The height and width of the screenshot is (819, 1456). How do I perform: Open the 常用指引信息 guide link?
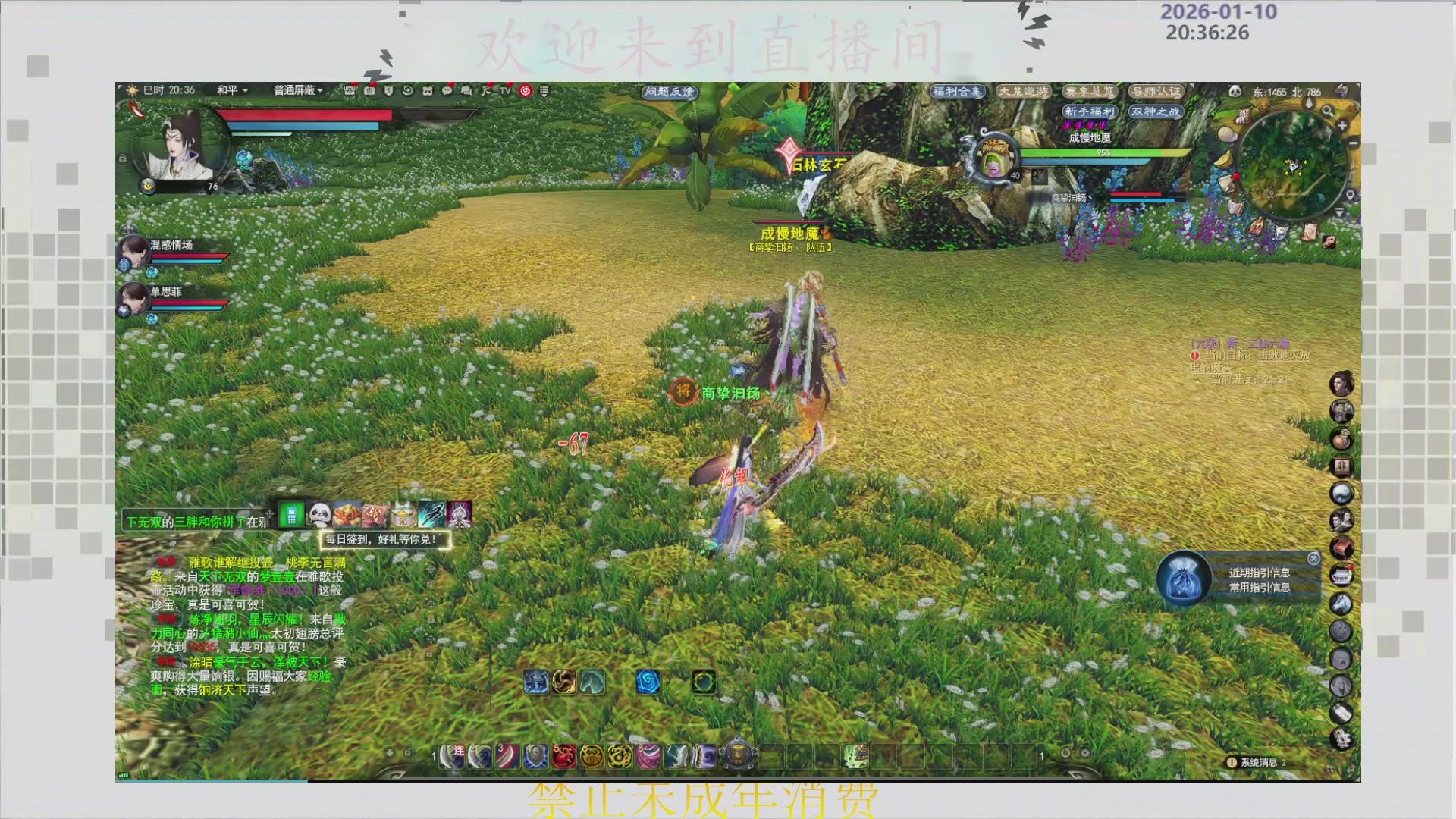[x=1261, y=588]
